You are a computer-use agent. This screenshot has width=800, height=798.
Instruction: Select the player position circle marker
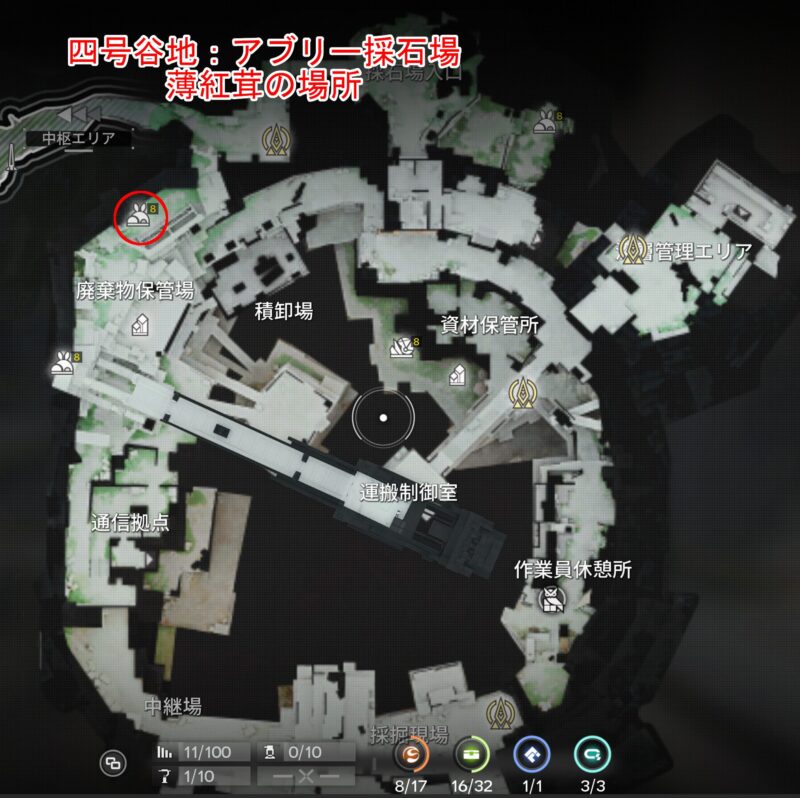coord(382,417)
